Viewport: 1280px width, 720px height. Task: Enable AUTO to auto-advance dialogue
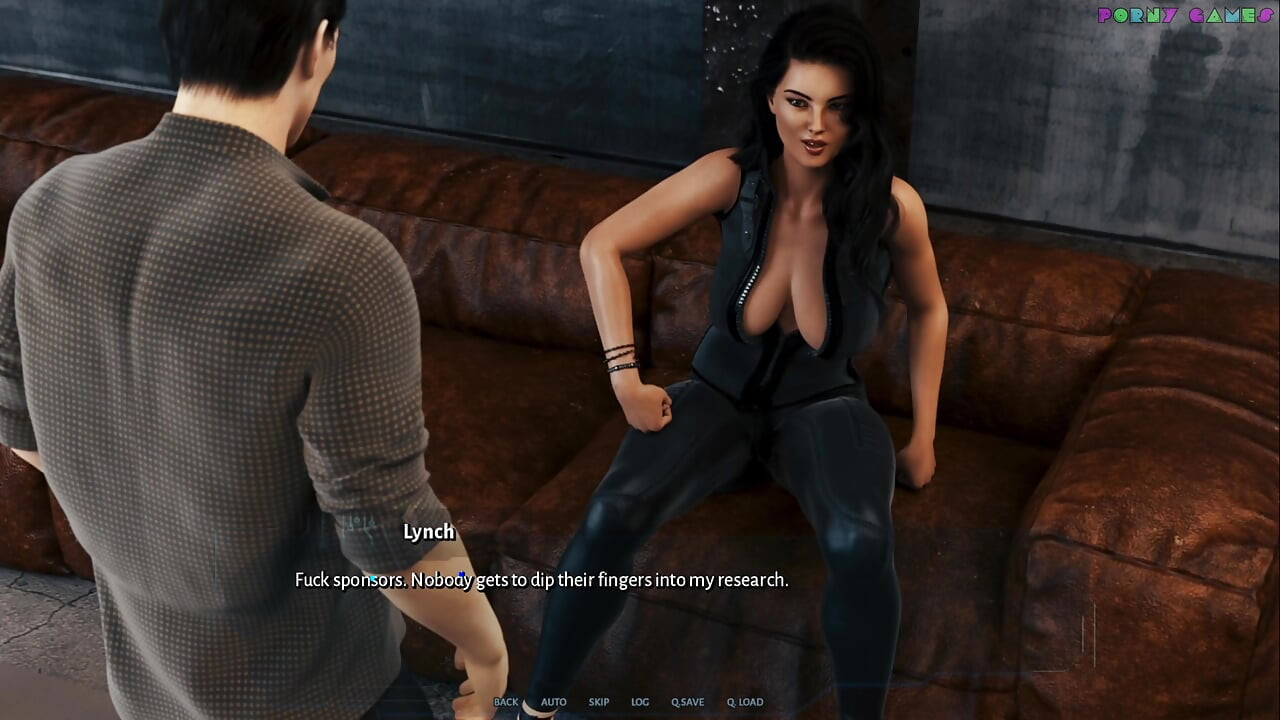coord(553,702)
